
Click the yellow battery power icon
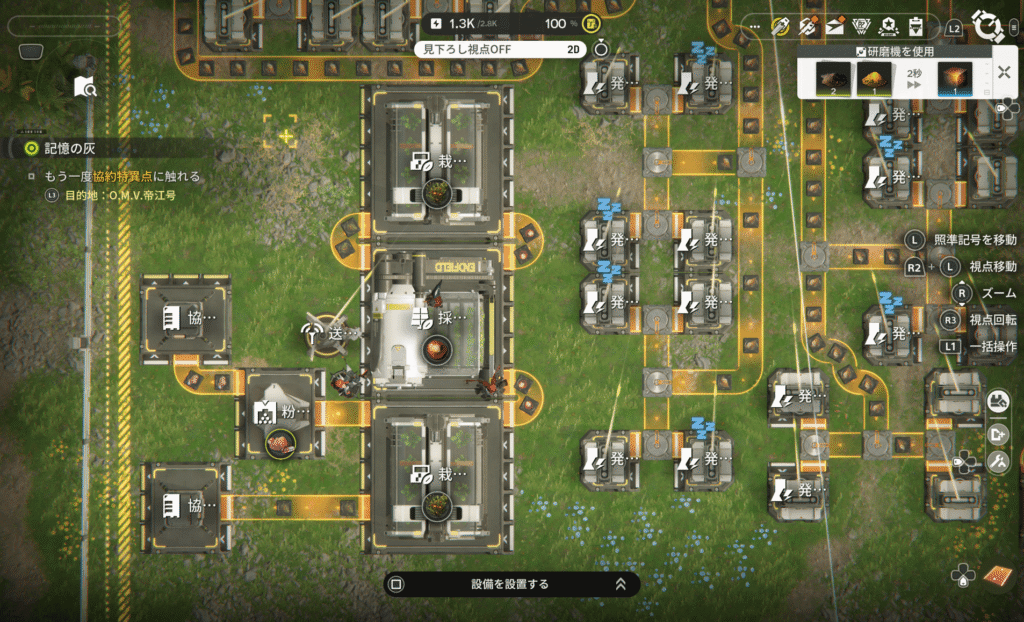click(592, 24)
